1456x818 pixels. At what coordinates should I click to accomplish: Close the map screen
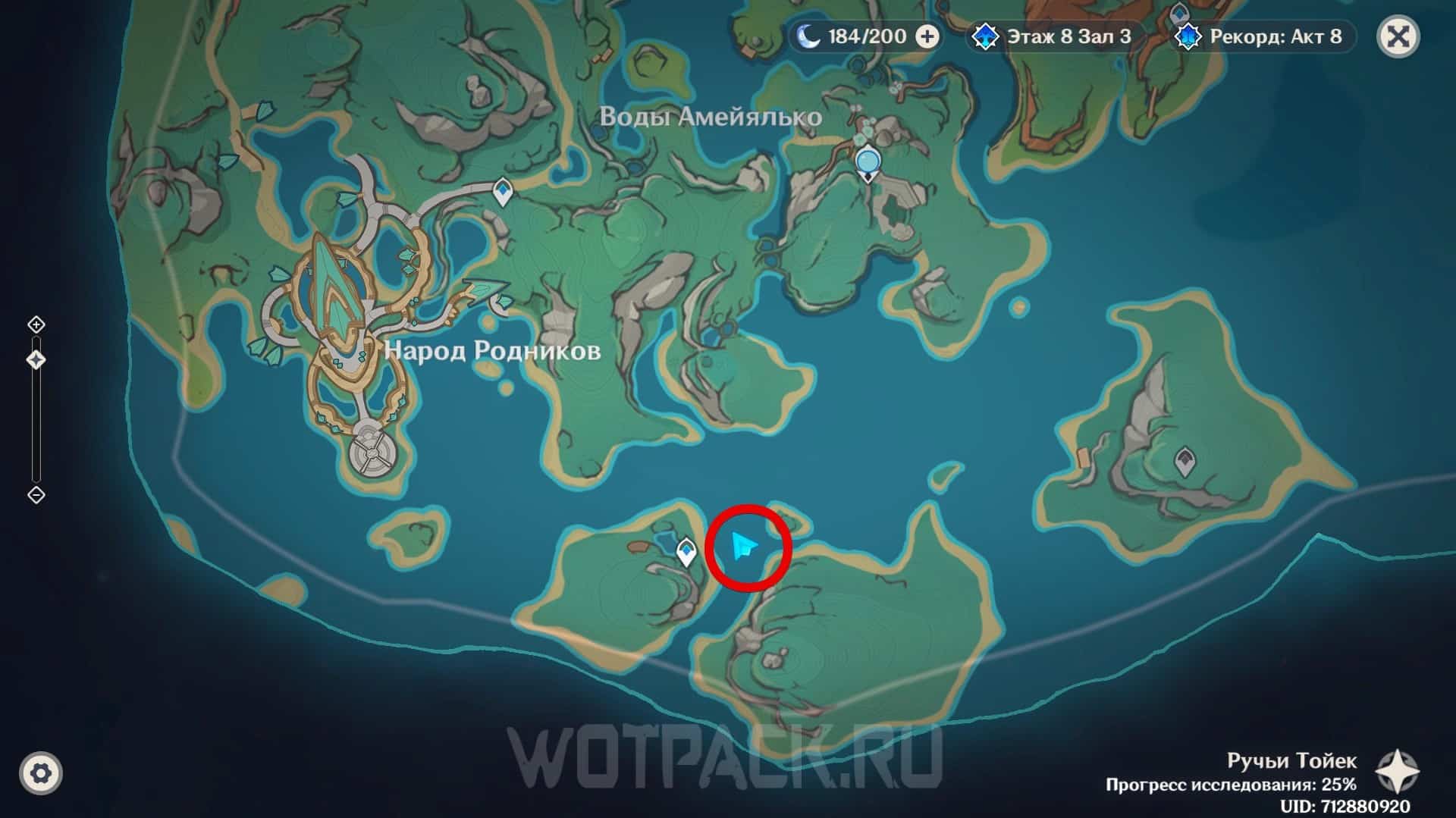coord(1398,36)
